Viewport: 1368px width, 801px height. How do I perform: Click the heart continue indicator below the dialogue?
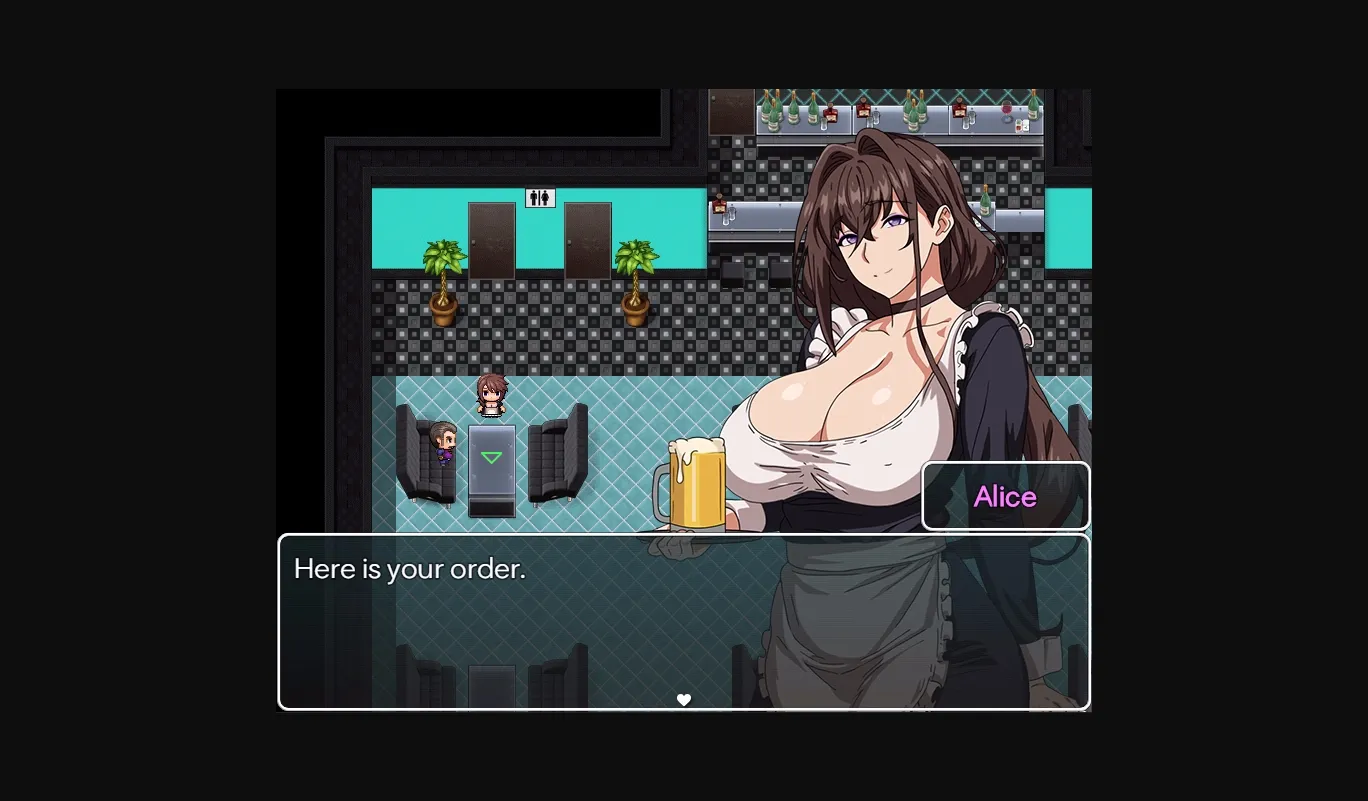point(684,699)
